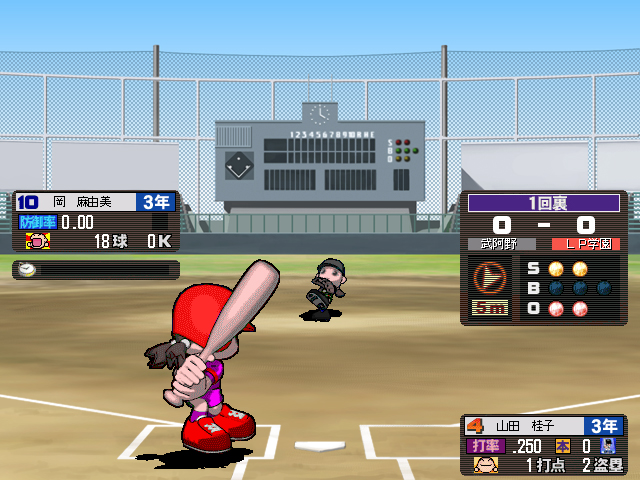Select the wind direction indicator showing 5m
The image size is (640, 480).
click(x=490, y=288)
